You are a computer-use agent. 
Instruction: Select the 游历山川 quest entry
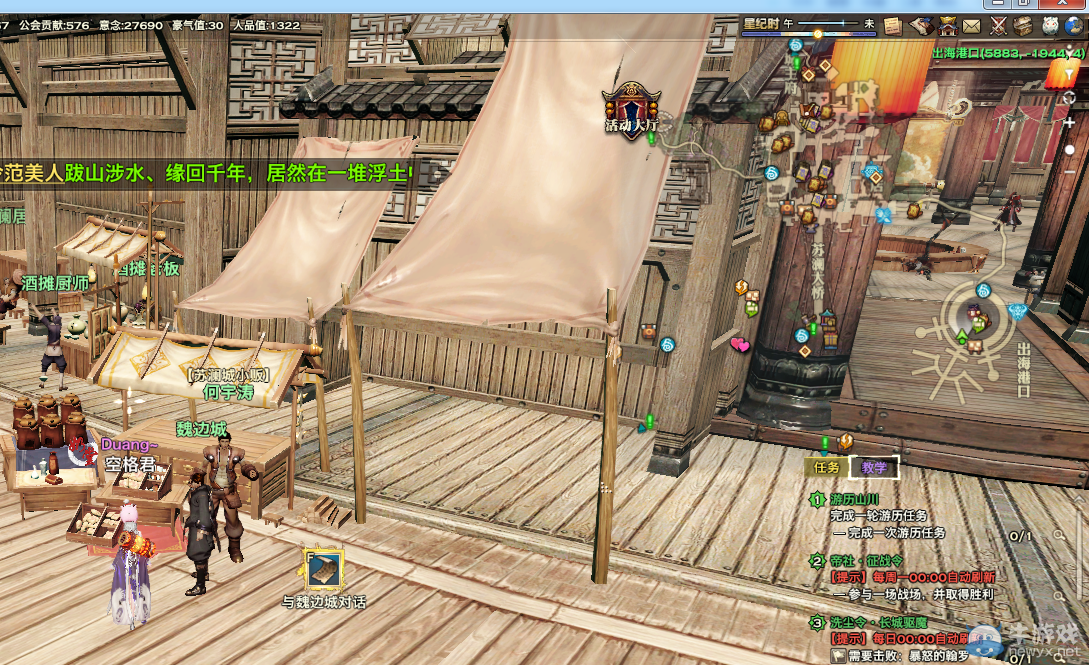click(854, 499)
